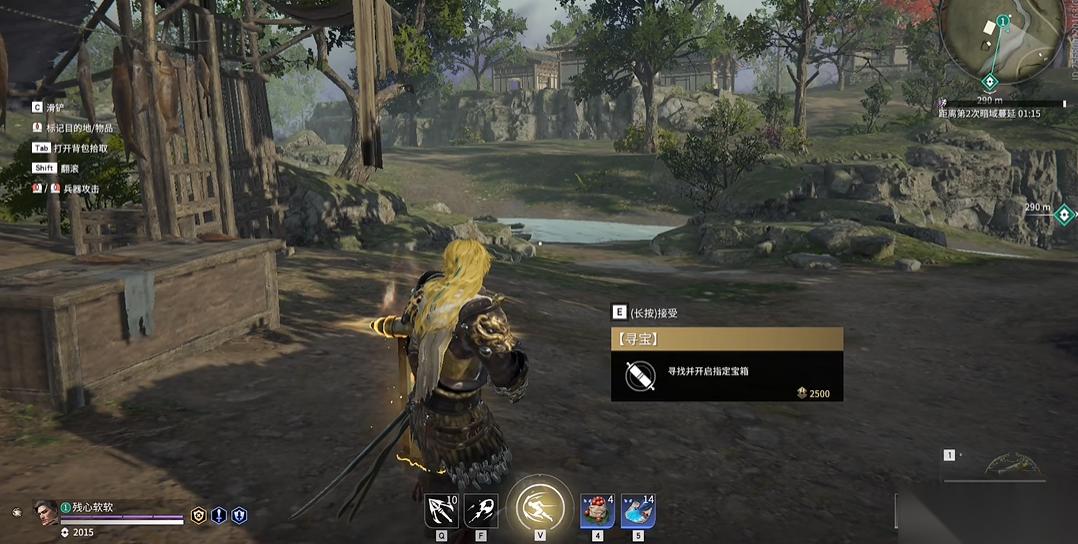Activate the golden ultimate skill circle

pyautogui.click(x=539, y=507)
